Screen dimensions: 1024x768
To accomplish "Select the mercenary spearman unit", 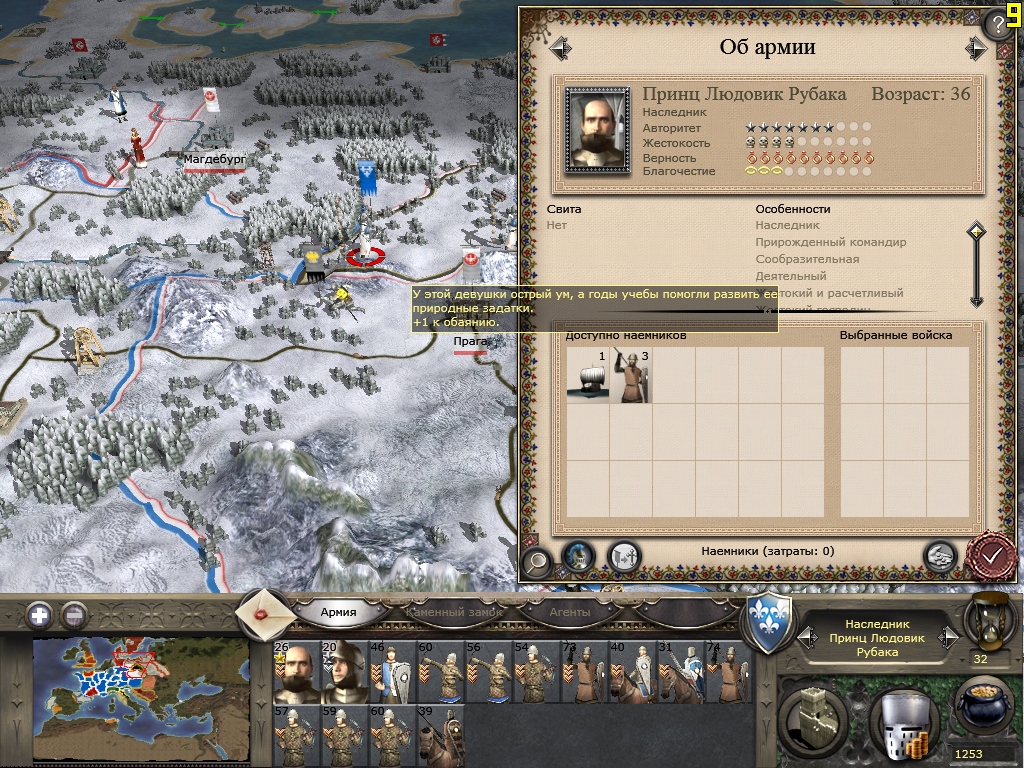I will pos(631,376).
